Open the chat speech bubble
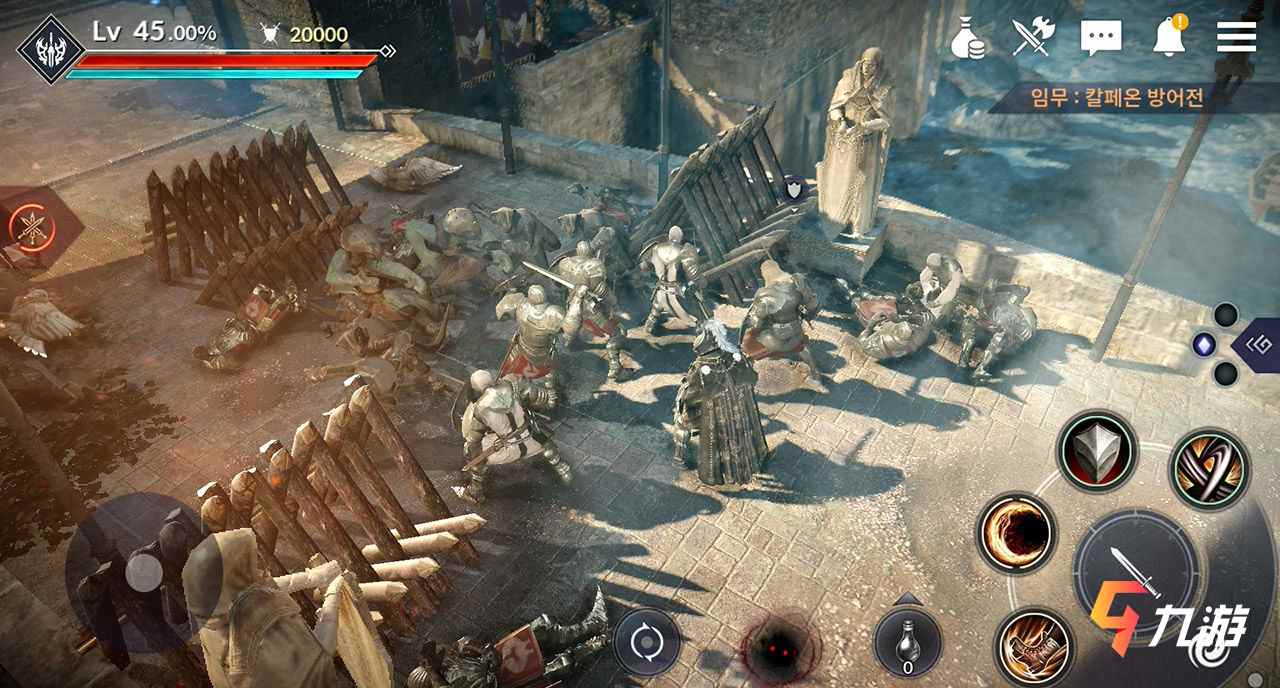This screenshot has height=688, width=1280. [1101, 38]
